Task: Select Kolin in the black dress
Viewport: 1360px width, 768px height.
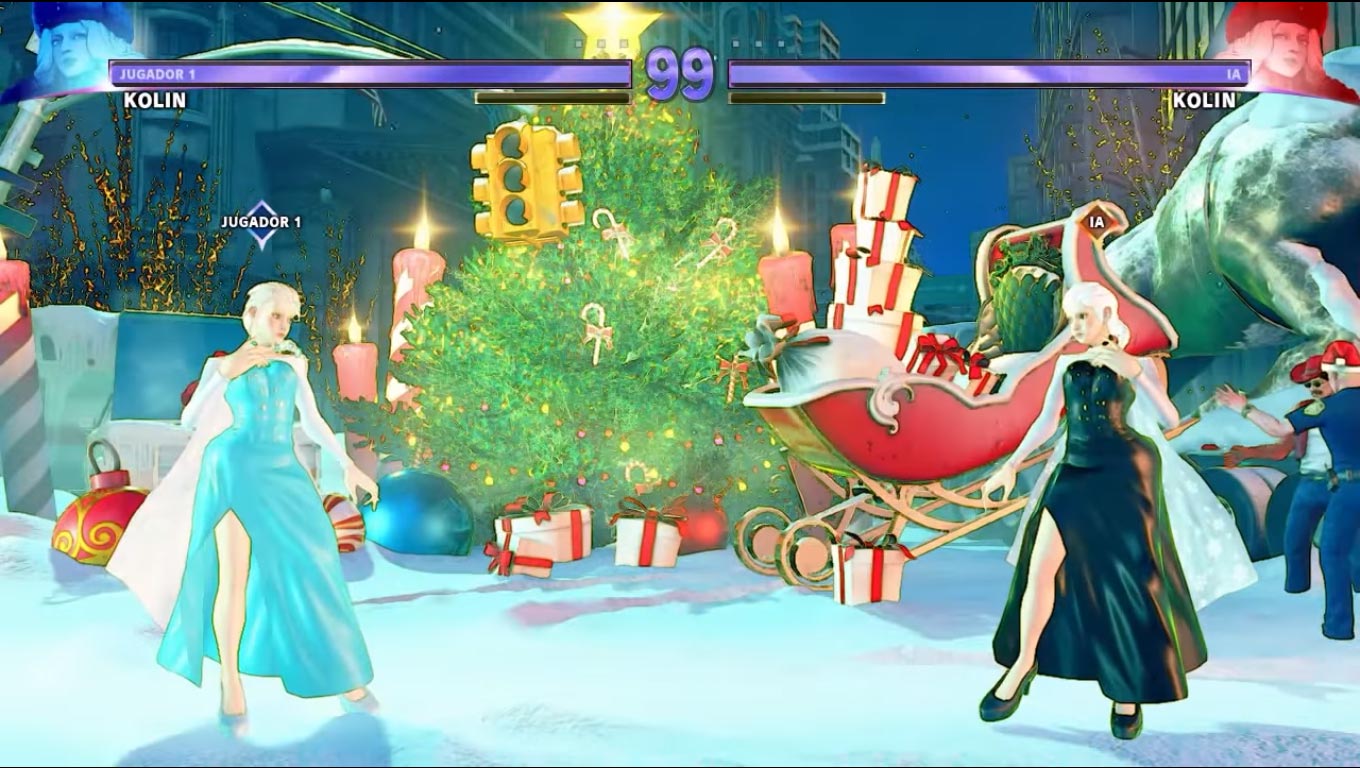Action: point(1090,490)
